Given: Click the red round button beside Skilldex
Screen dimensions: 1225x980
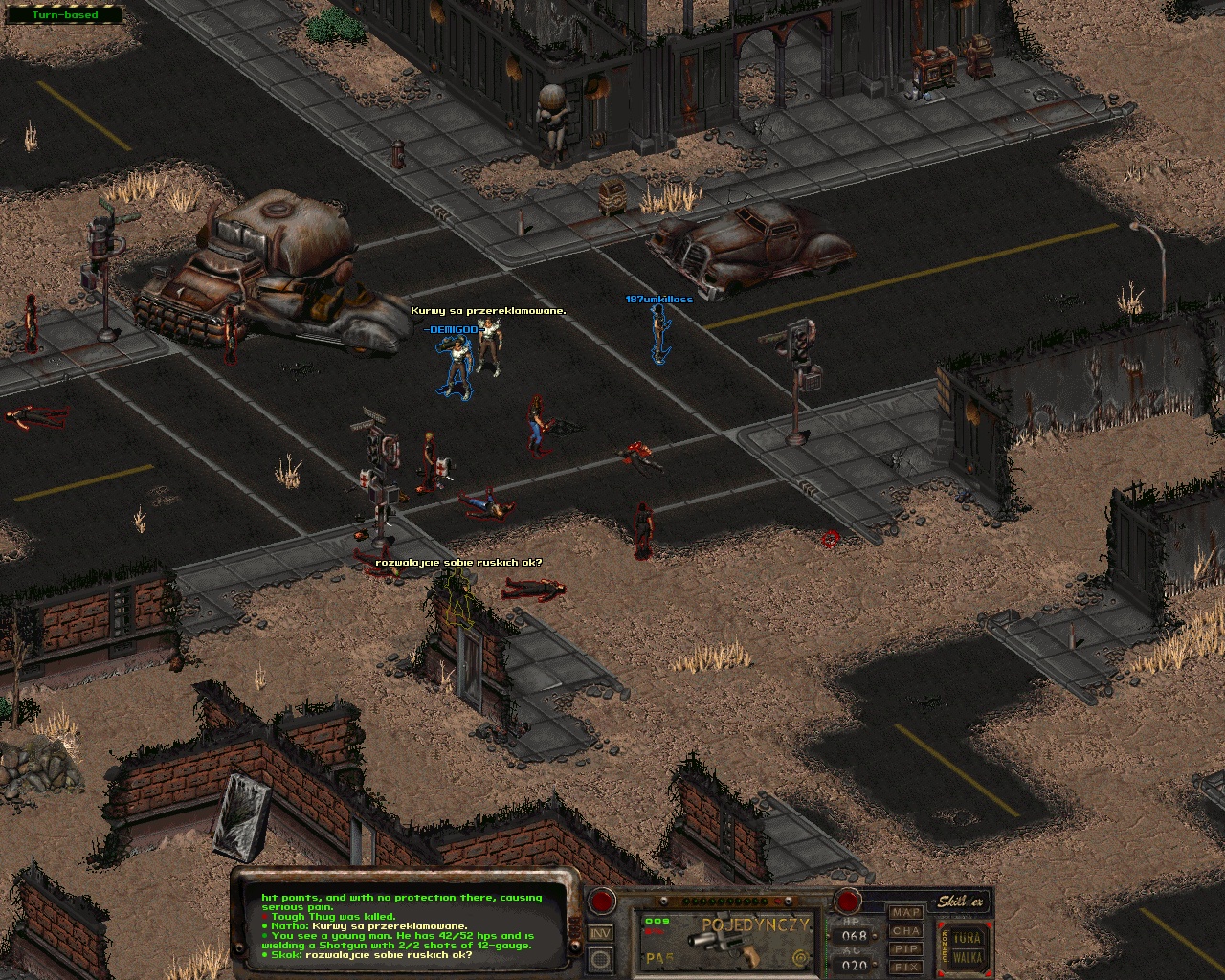Looking at the screenshot, I should (x=848, y=901).
